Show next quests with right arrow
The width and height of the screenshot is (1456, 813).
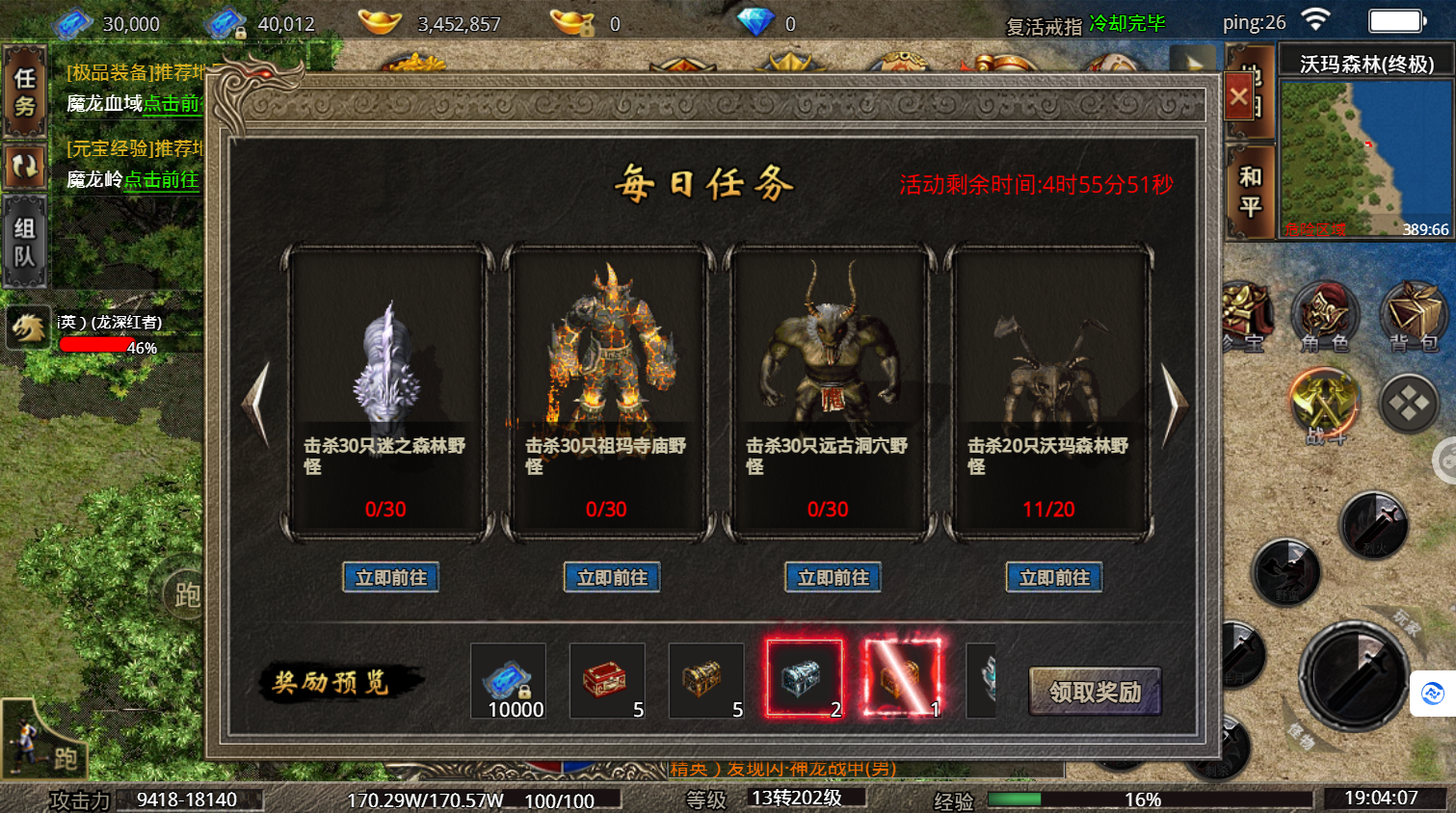coord(1175,403)
